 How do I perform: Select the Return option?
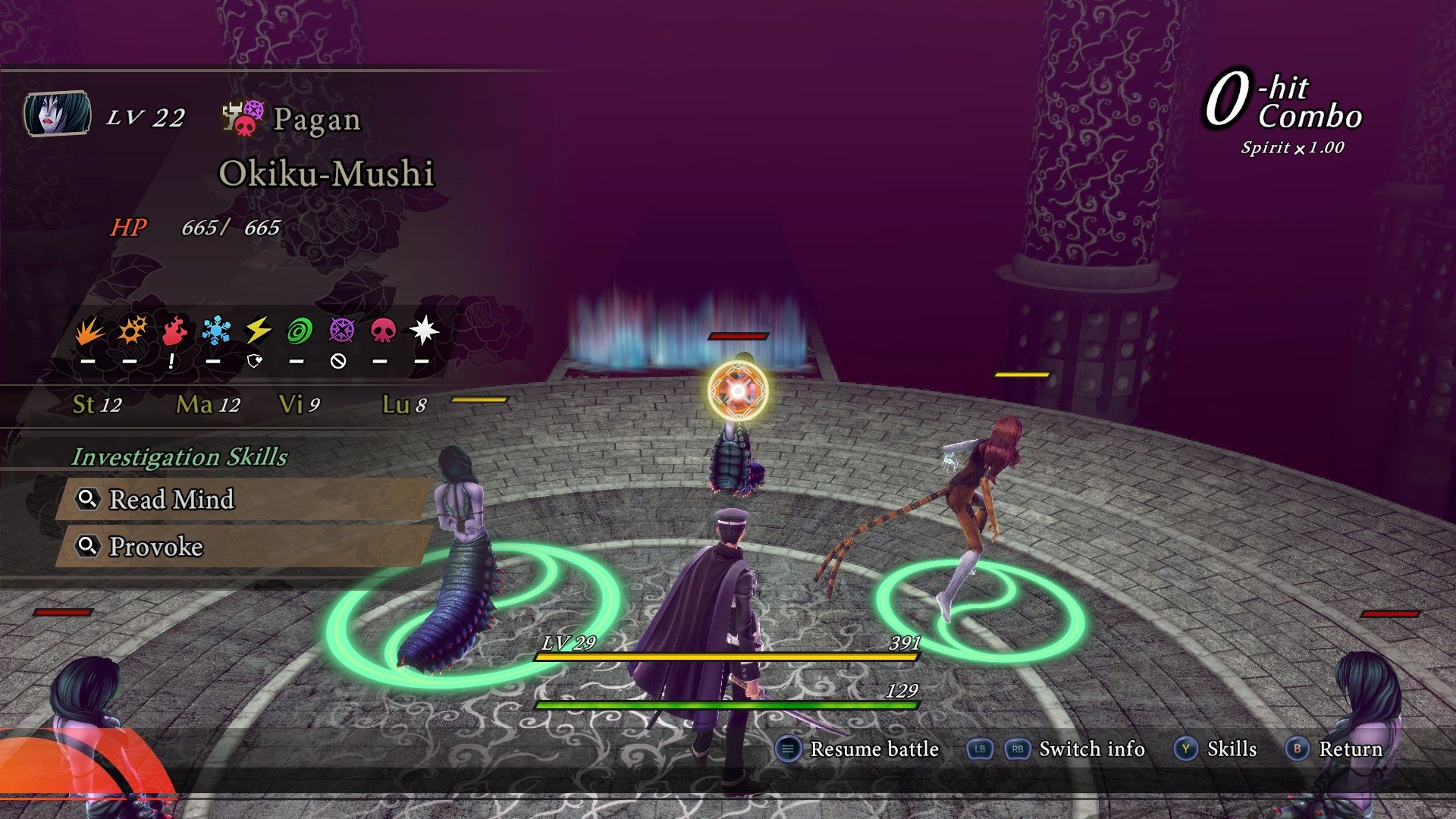[x=1350, y=749]
